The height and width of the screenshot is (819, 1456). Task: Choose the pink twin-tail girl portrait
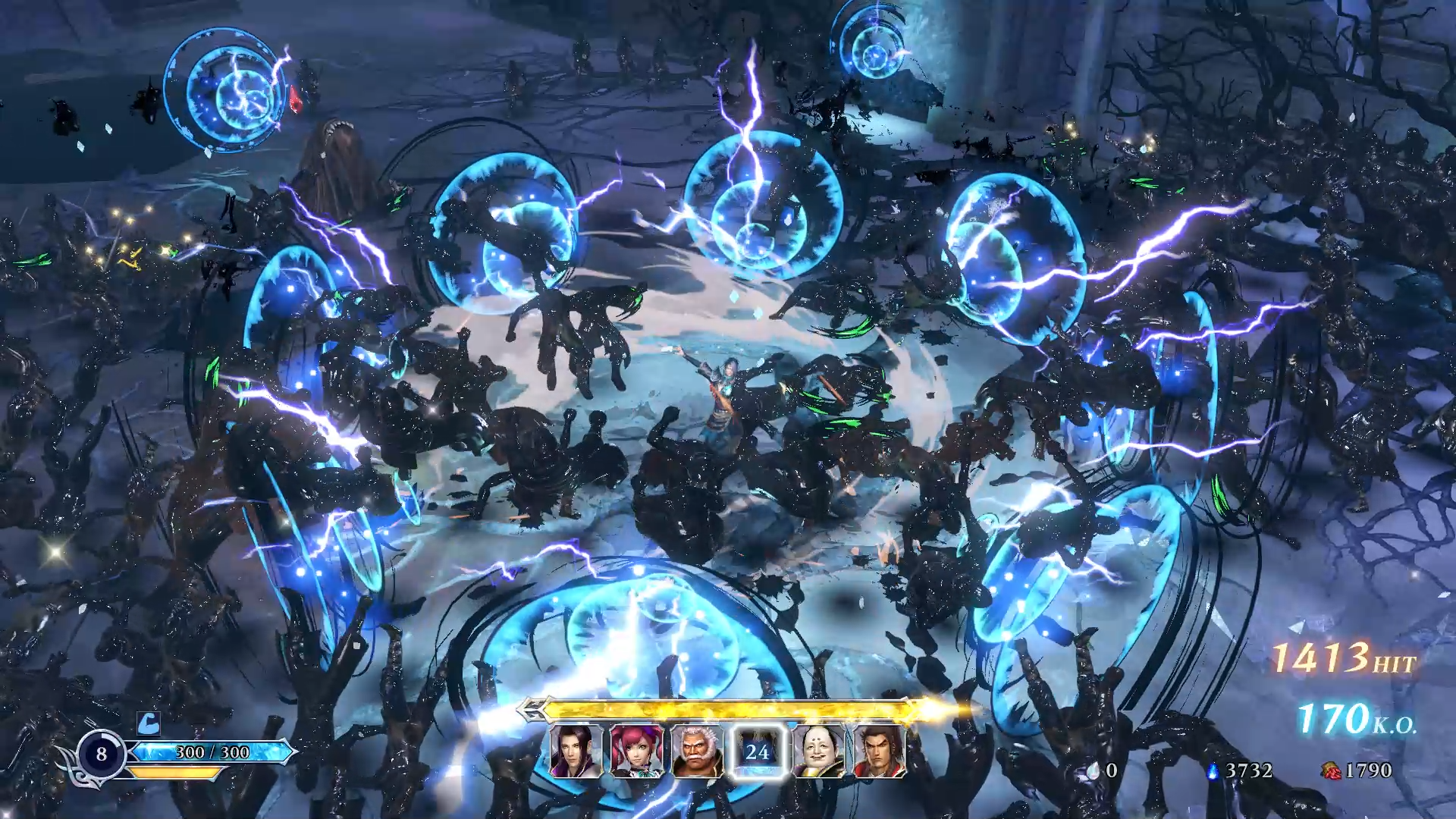(636, 752)
